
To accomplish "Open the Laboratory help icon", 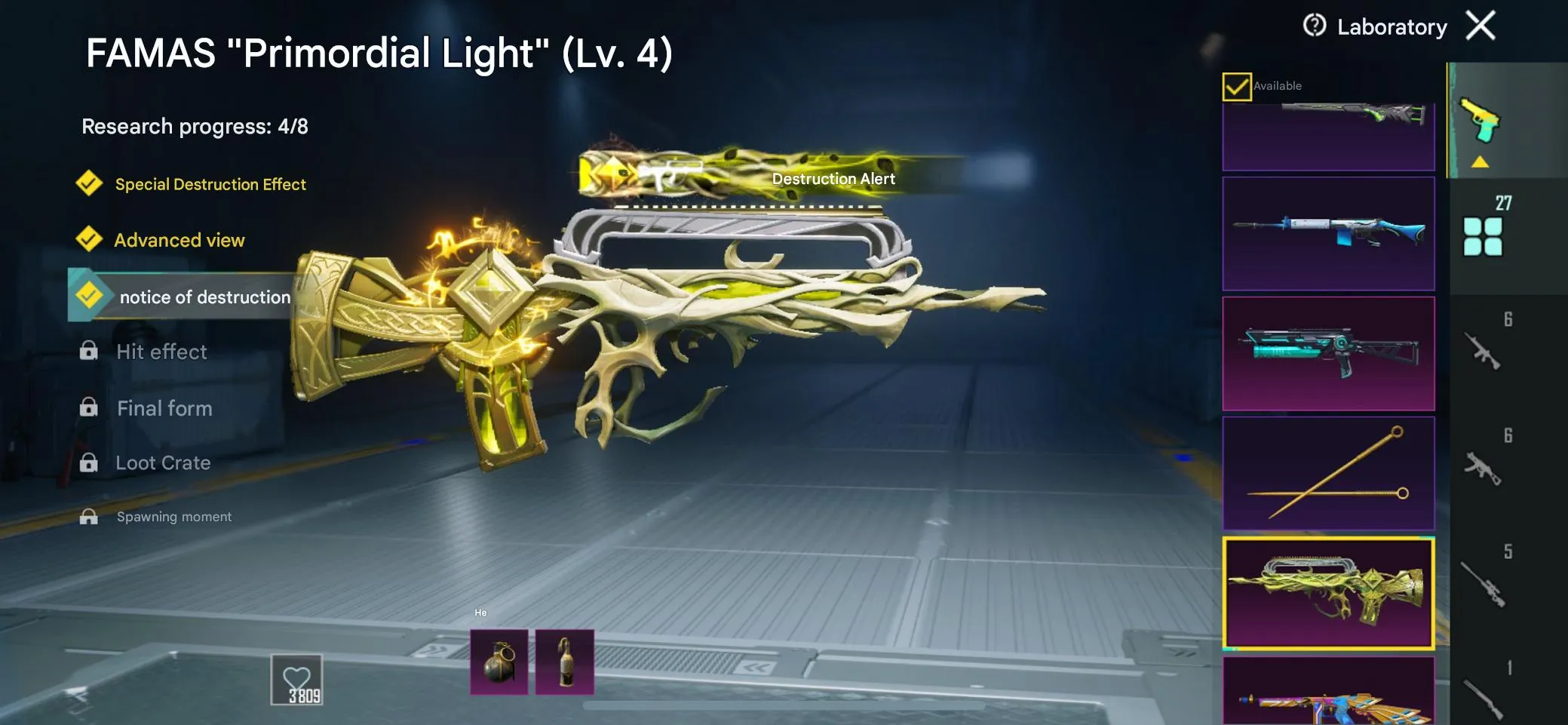I will pos(1314,26).
